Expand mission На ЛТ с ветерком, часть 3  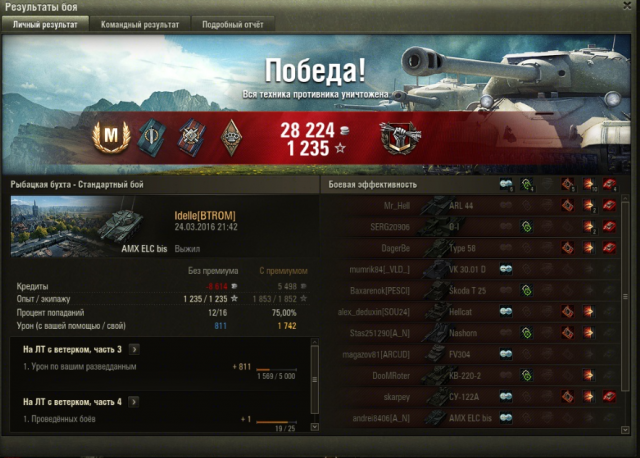click(x=134, y=349)
